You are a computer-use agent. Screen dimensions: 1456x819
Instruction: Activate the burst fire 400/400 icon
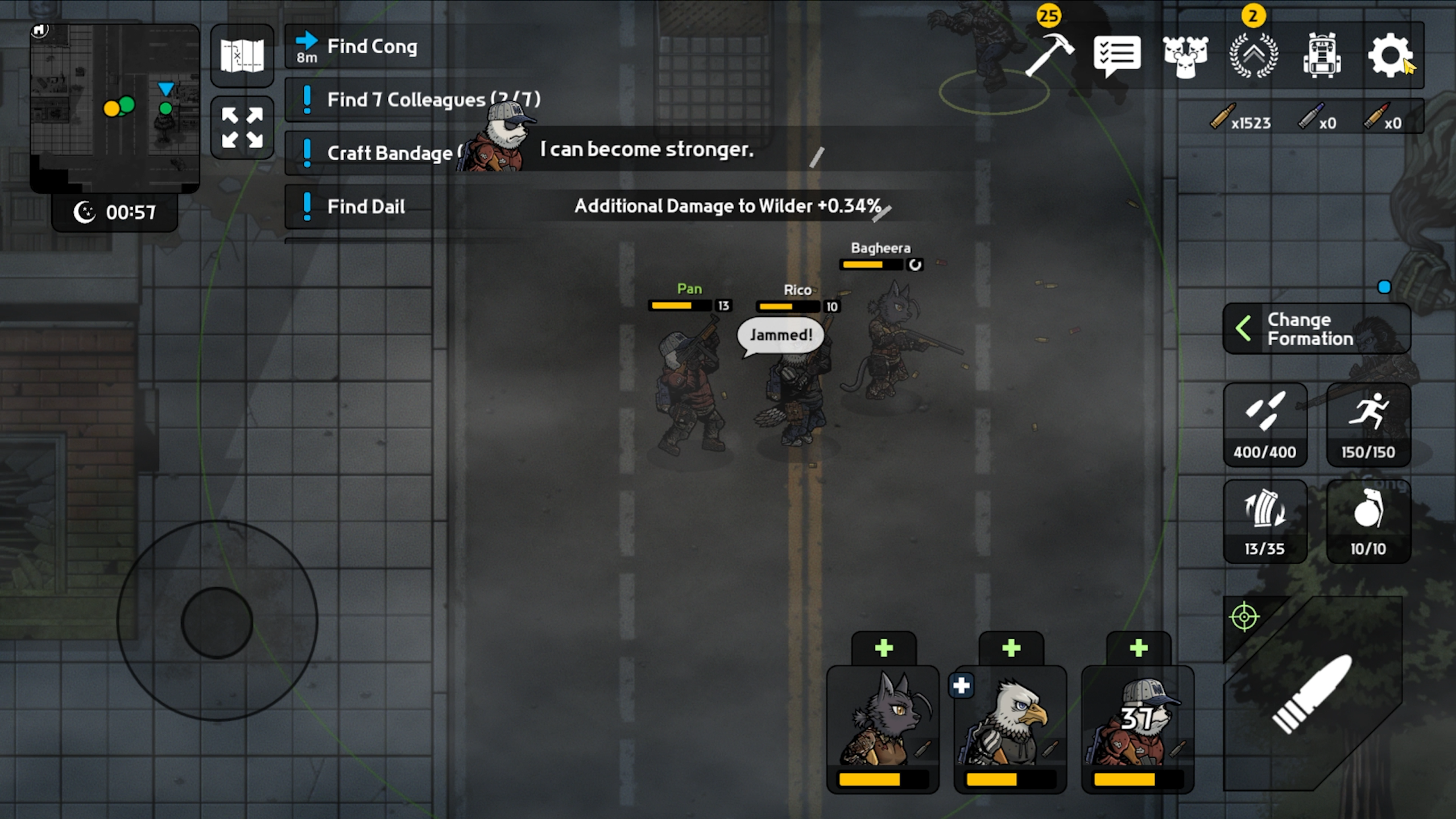pos(1265,424)
